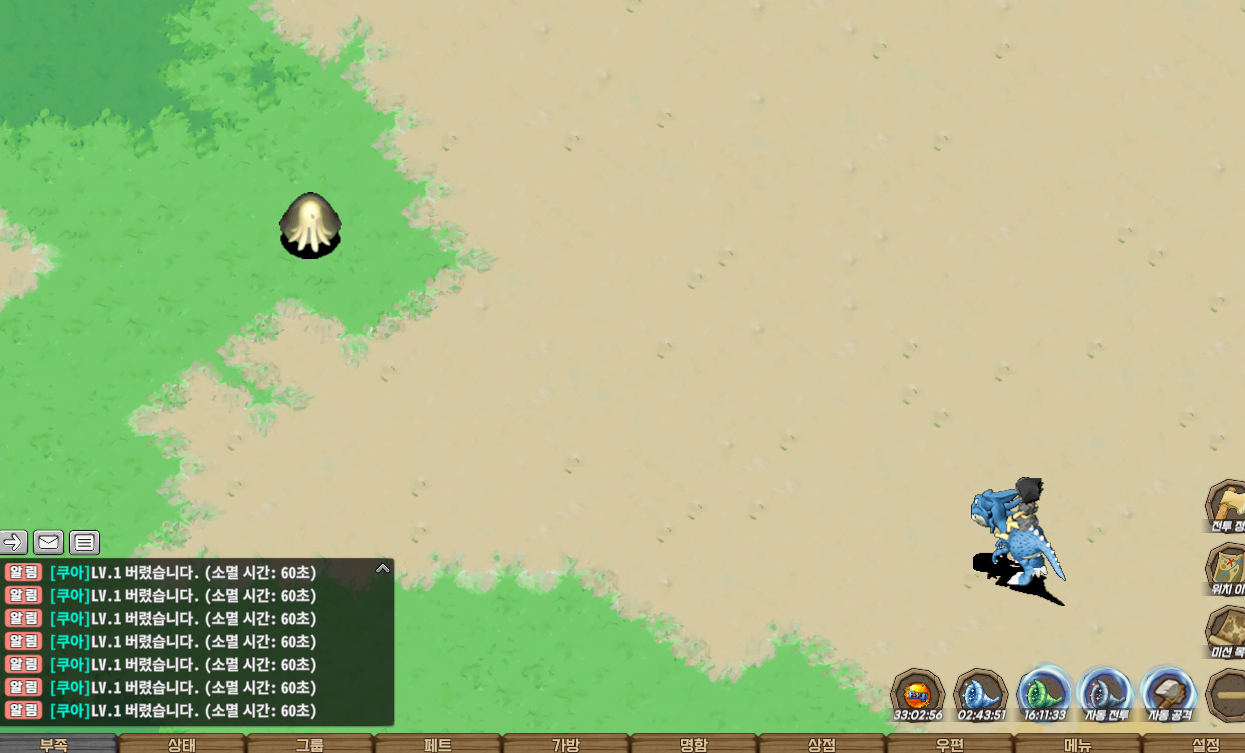Toggle 자동 전투 (auto battle)

point(1106,694)
